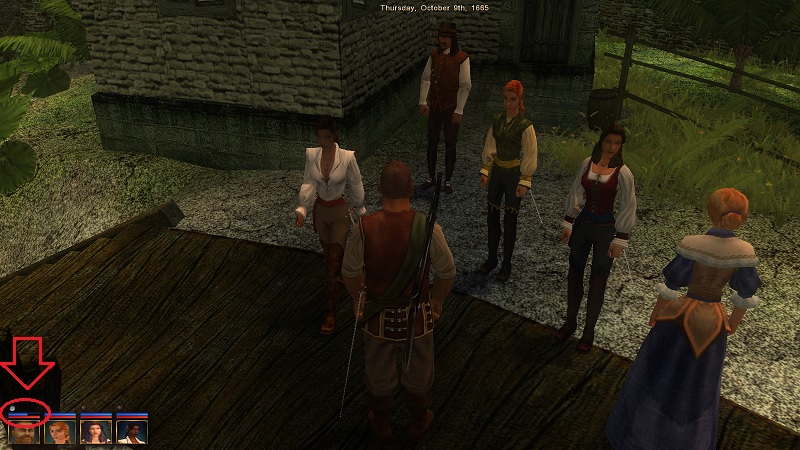Select the red-haired woman party portrait

[x=59, y=432]
